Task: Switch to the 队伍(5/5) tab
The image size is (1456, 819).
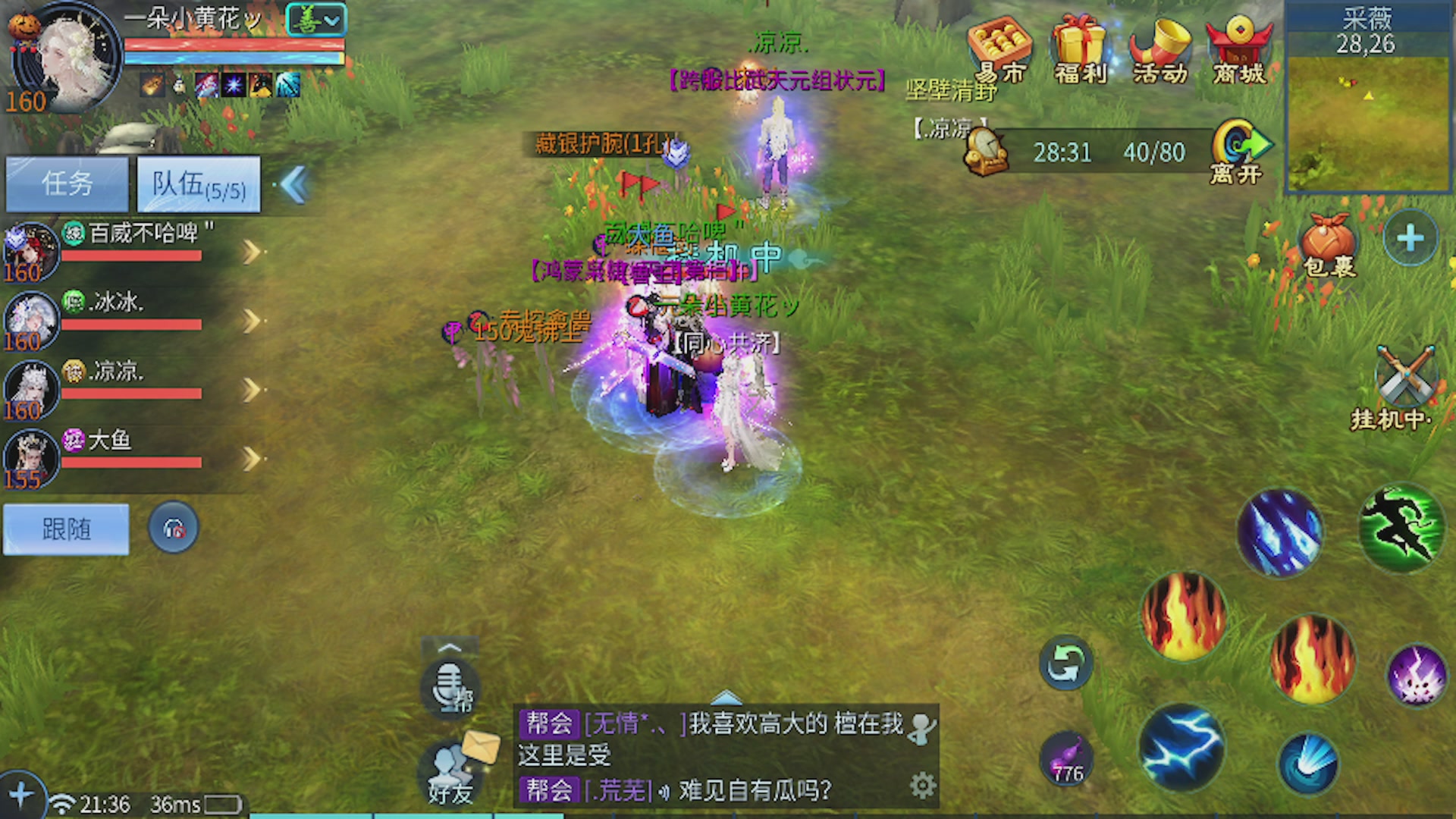Action: (x=199, y=183)
